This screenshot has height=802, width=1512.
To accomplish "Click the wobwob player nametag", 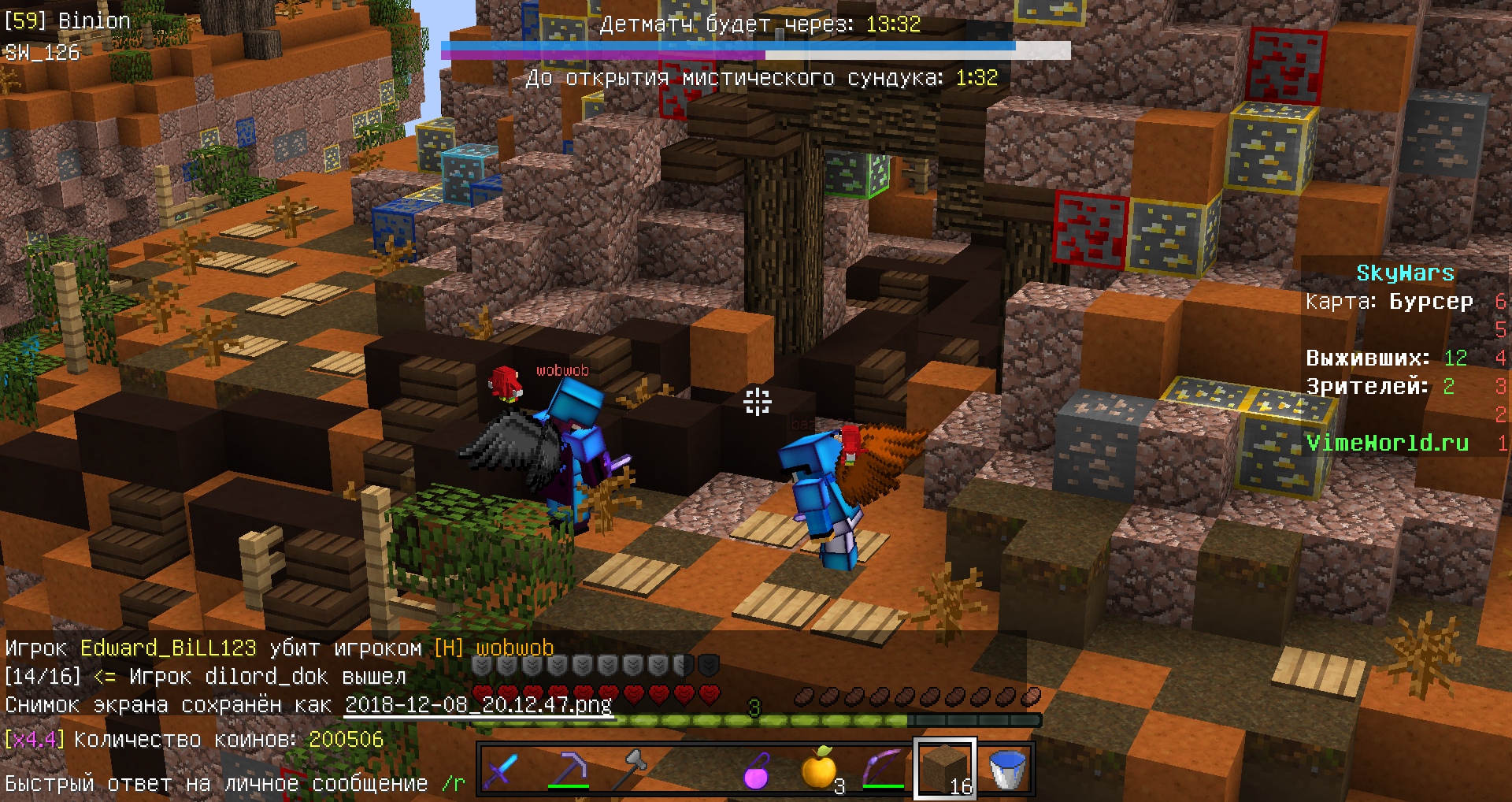I will point(561,370).
